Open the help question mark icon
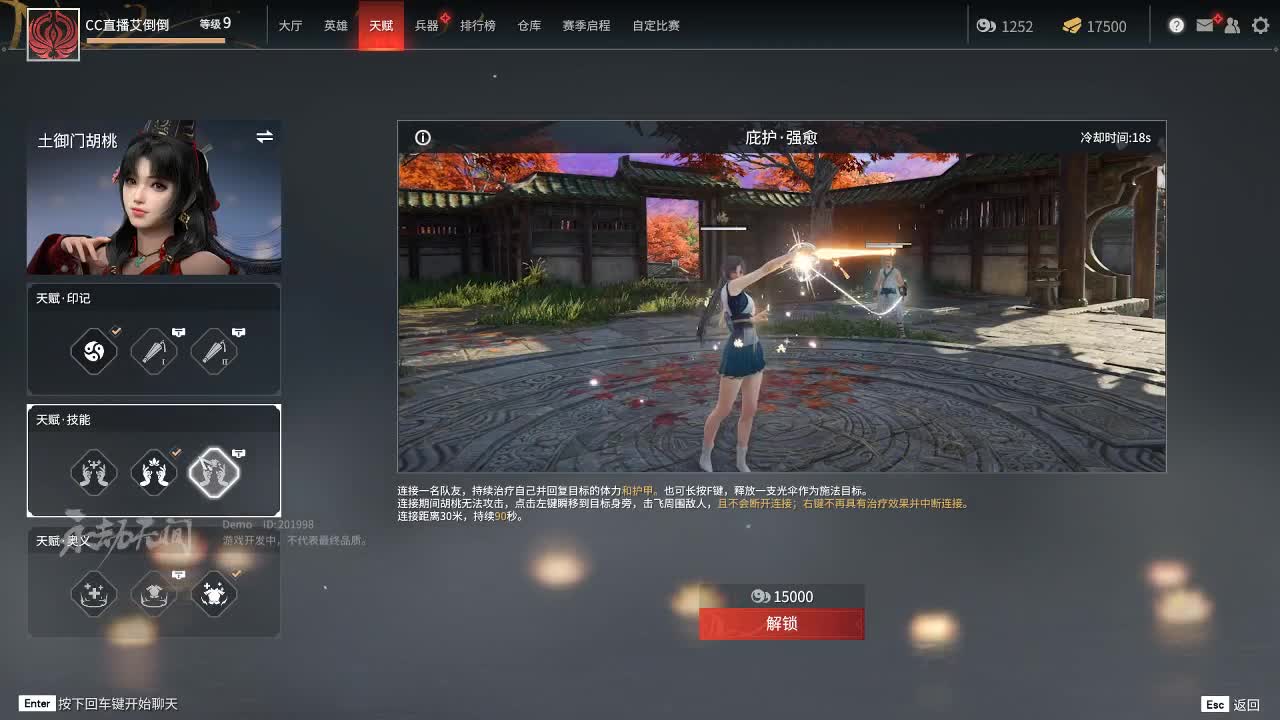Image resolution: width=1280 pixels, height=720 pixels. coord(1176,26)
